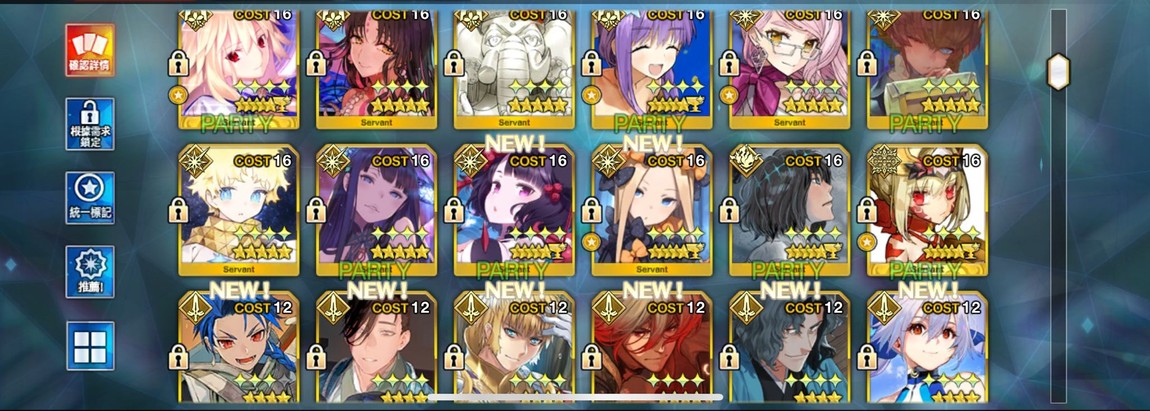
Task: Pick the red-haired dark-skinned cost 12 servant
Action: [651, 350]
